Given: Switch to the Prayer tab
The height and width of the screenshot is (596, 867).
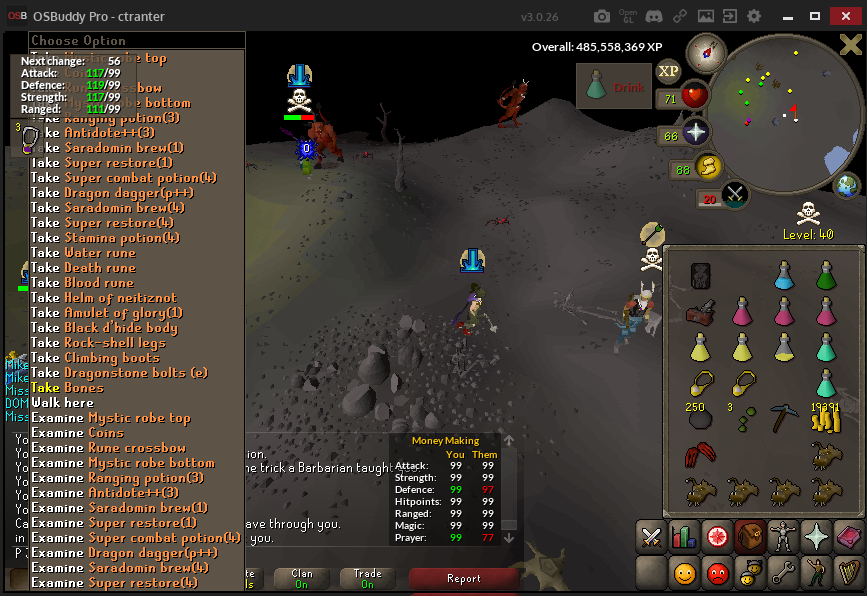Looking at the screenshot, I should point(816,537).
